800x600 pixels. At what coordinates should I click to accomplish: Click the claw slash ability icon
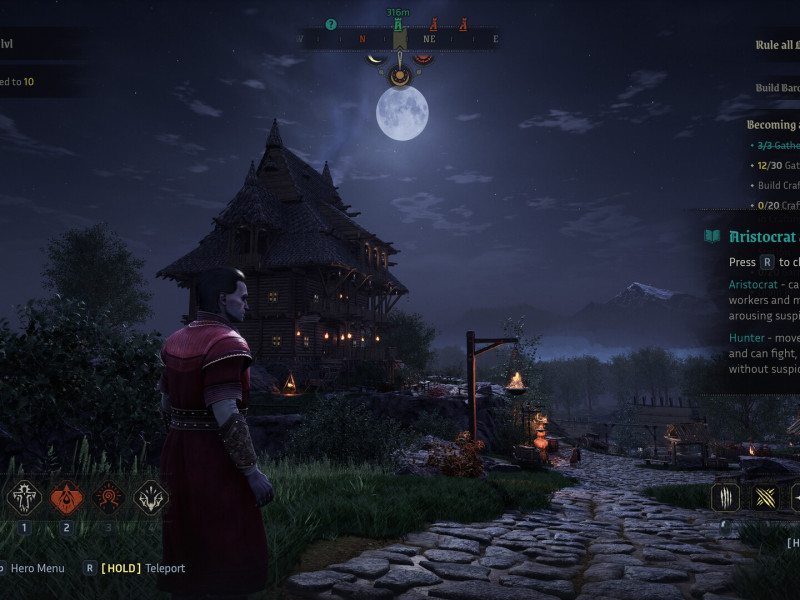pos(725,497)
